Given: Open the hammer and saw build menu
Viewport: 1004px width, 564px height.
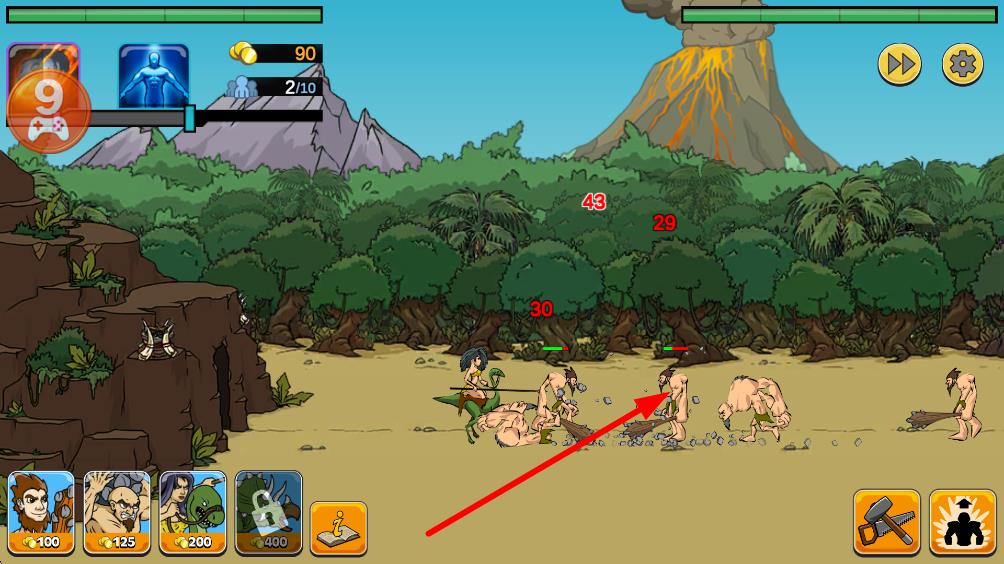Looking at the screenshot, I should tap(886, 521).
